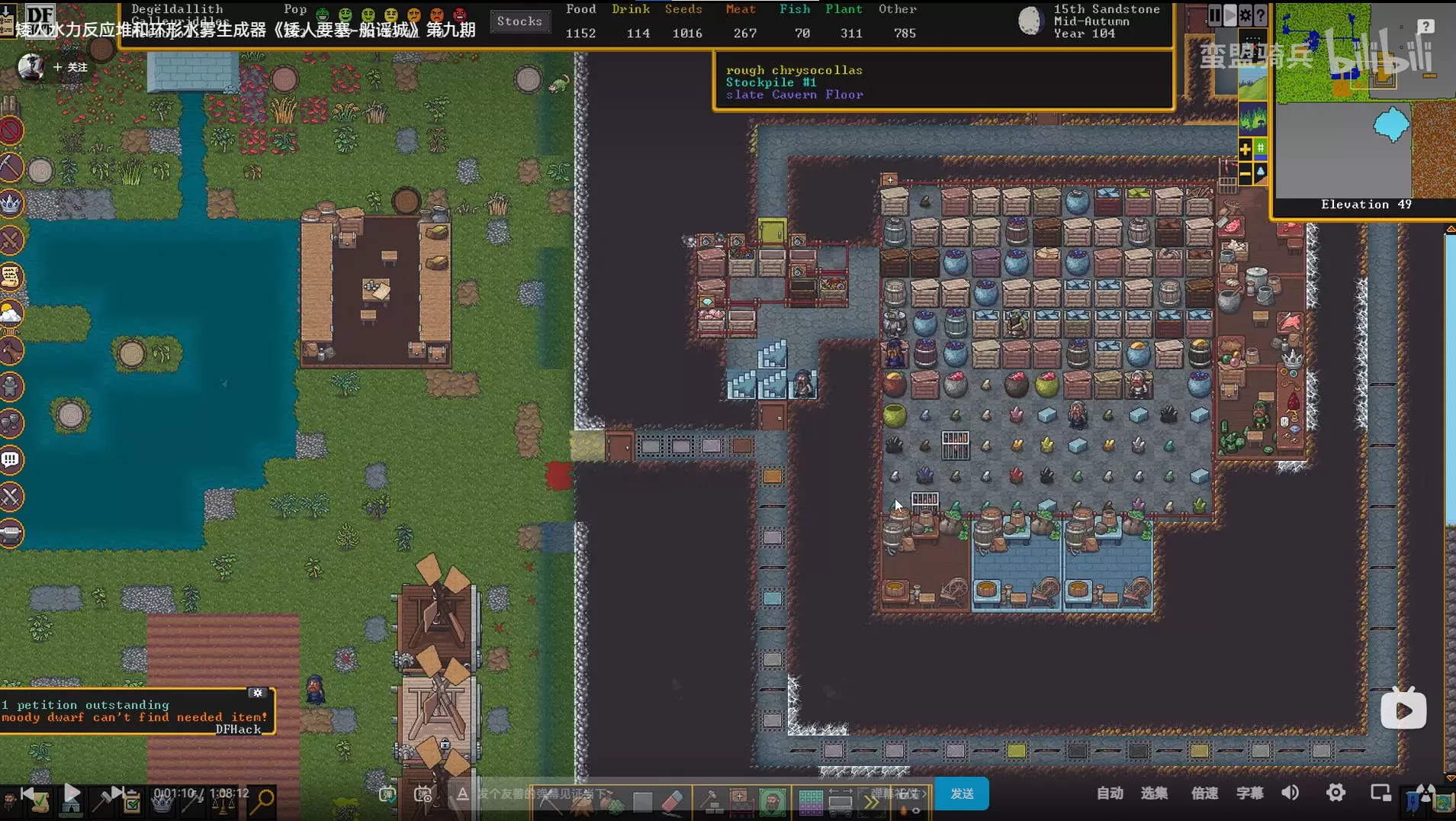1456x821 pixels.
Task: Open the announcements speech bubble icon
Action: pyautogui.click(x=11, y=460)
